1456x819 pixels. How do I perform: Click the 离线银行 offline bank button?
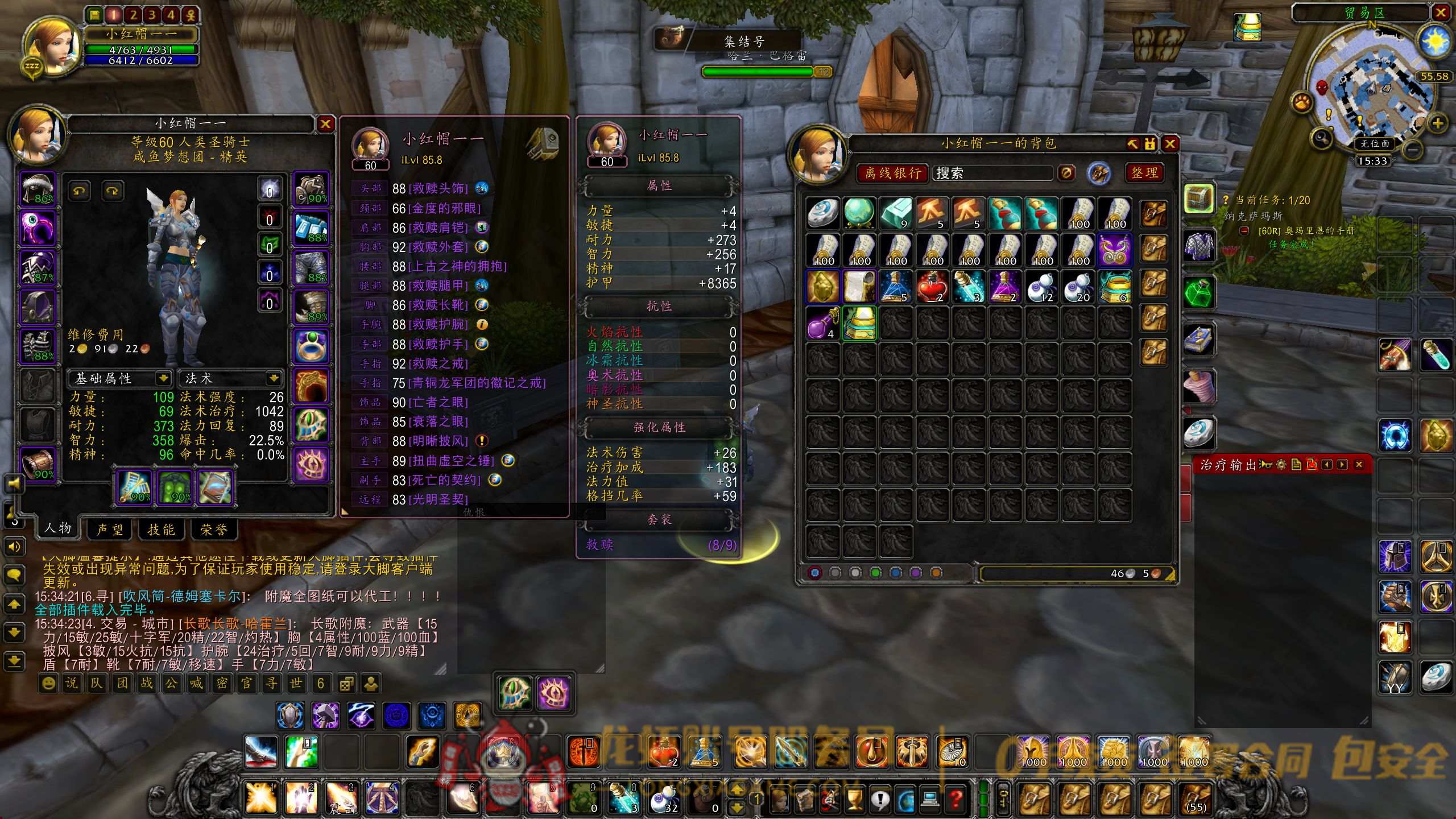(x=892, y=173)
